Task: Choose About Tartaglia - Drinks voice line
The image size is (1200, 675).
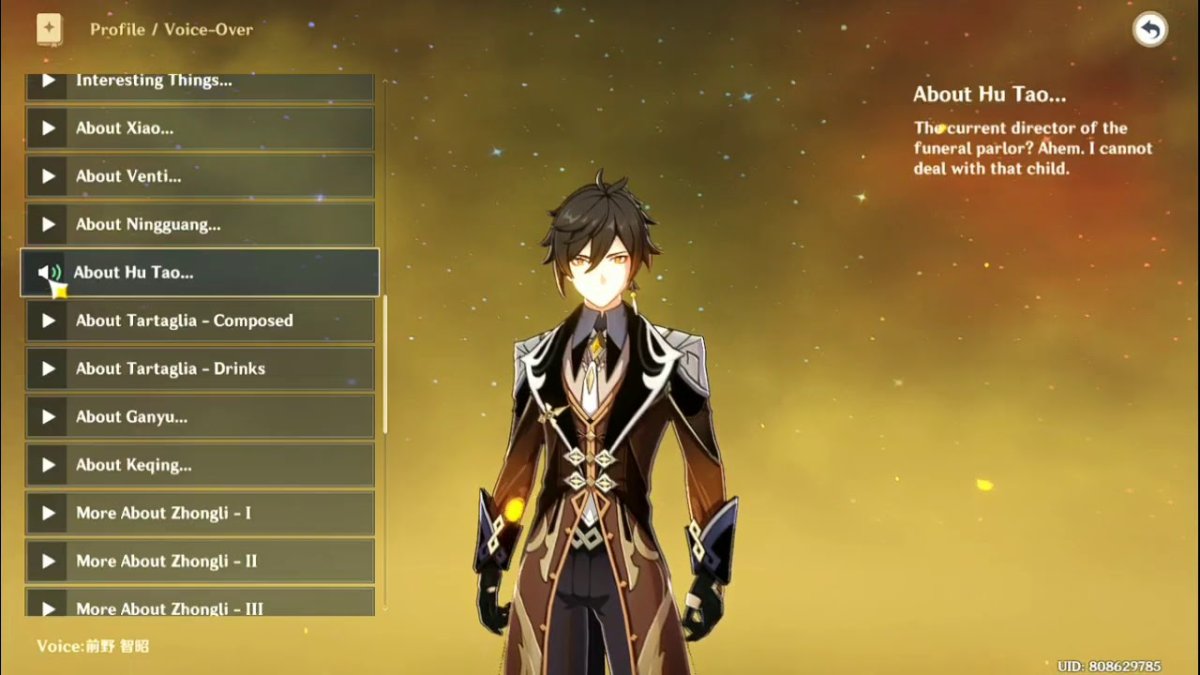Action: click(x=200, y=369)
